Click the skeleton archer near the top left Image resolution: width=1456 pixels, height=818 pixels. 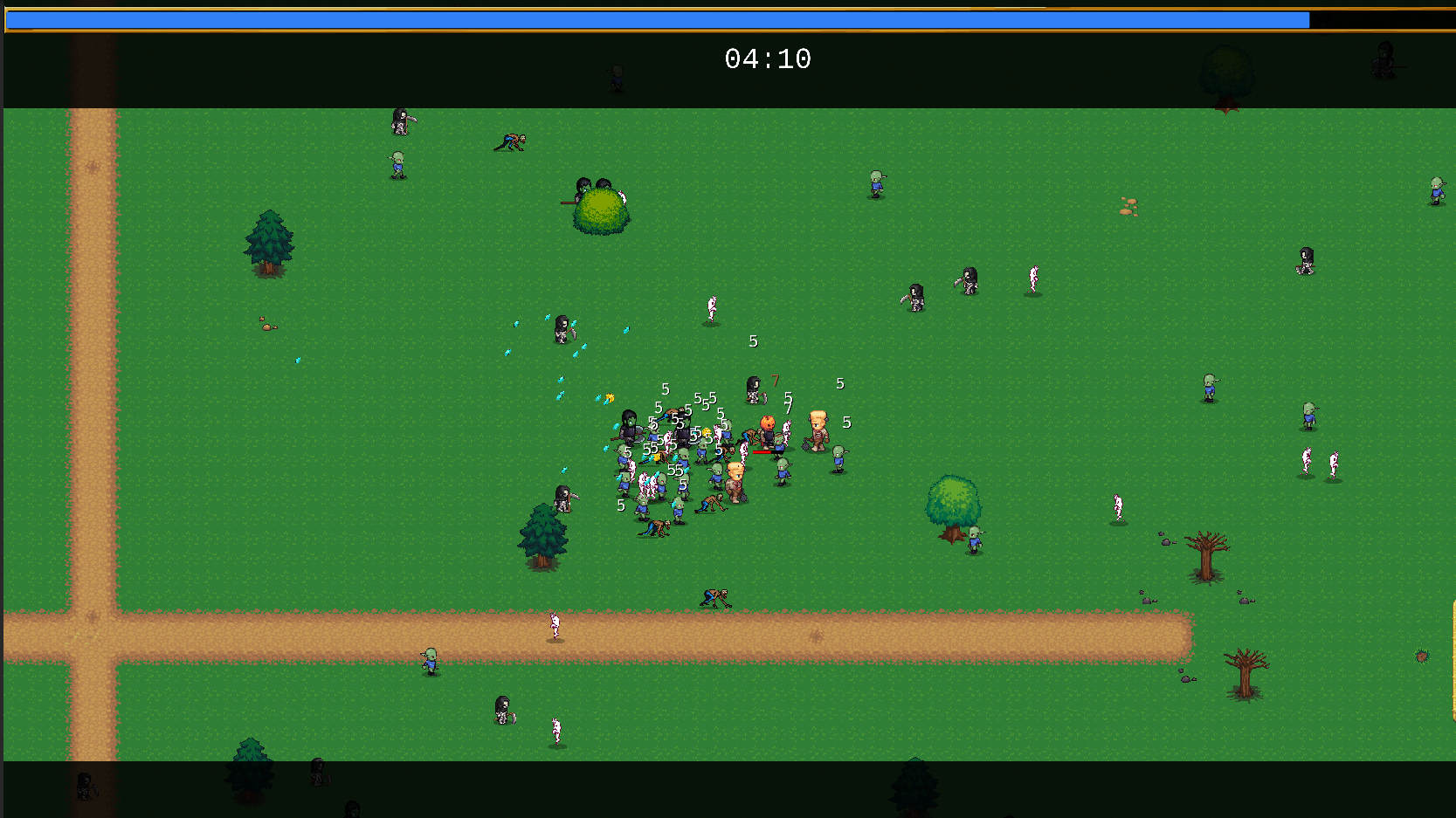point(400,122)
